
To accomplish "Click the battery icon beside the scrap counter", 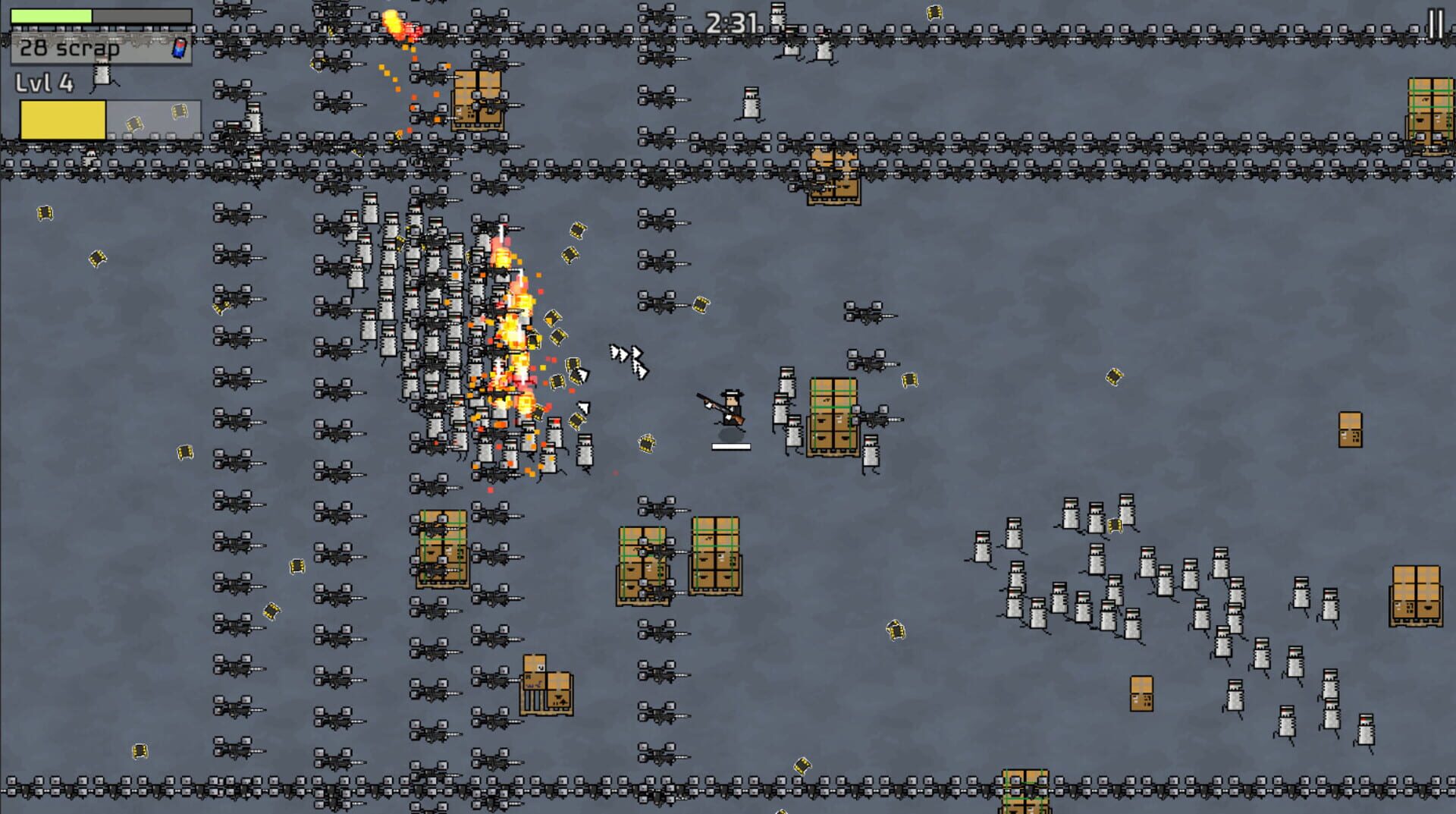I will click(x=179, y=47).
